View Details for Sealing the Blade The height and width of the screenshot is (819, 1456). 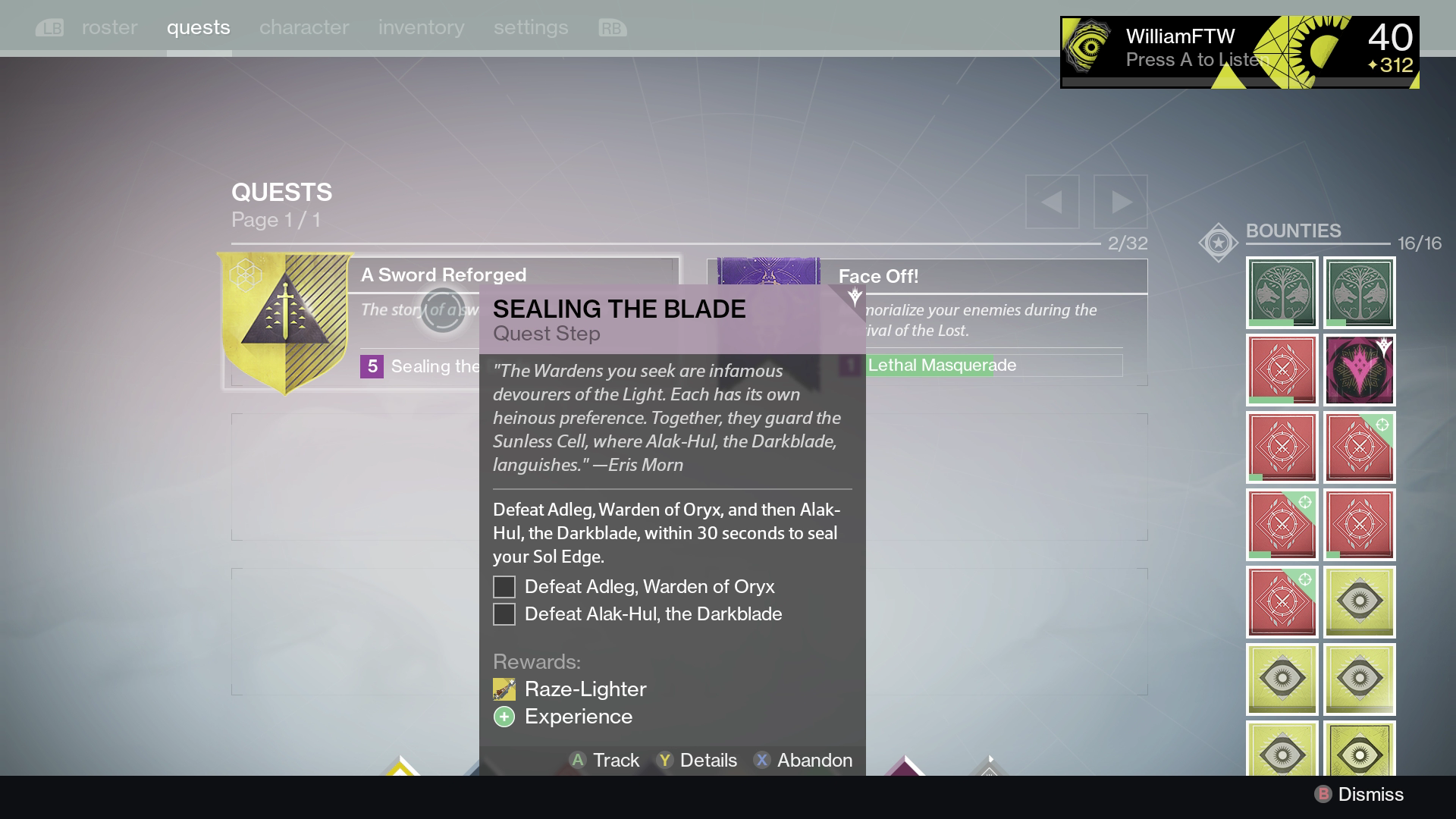[x=697, y=760]
